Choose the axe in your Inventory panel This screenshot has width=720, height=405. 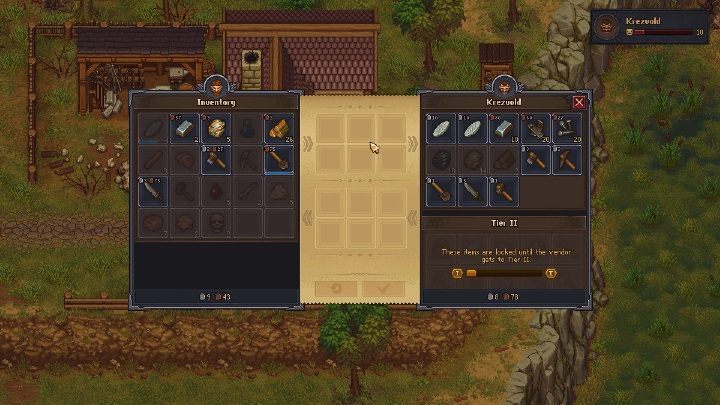click(x=216, y=160)
